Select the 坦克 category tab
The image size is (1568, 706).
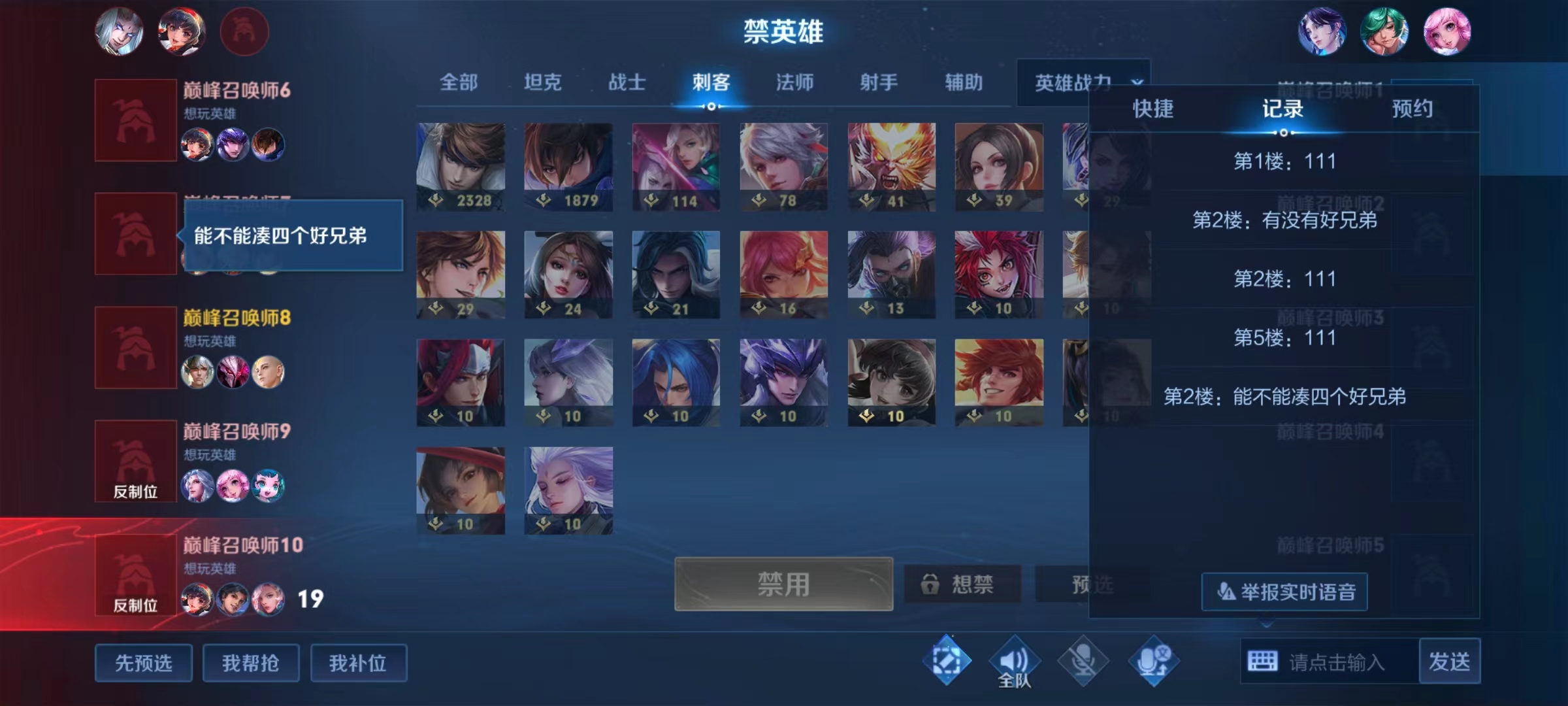point(542,82)
